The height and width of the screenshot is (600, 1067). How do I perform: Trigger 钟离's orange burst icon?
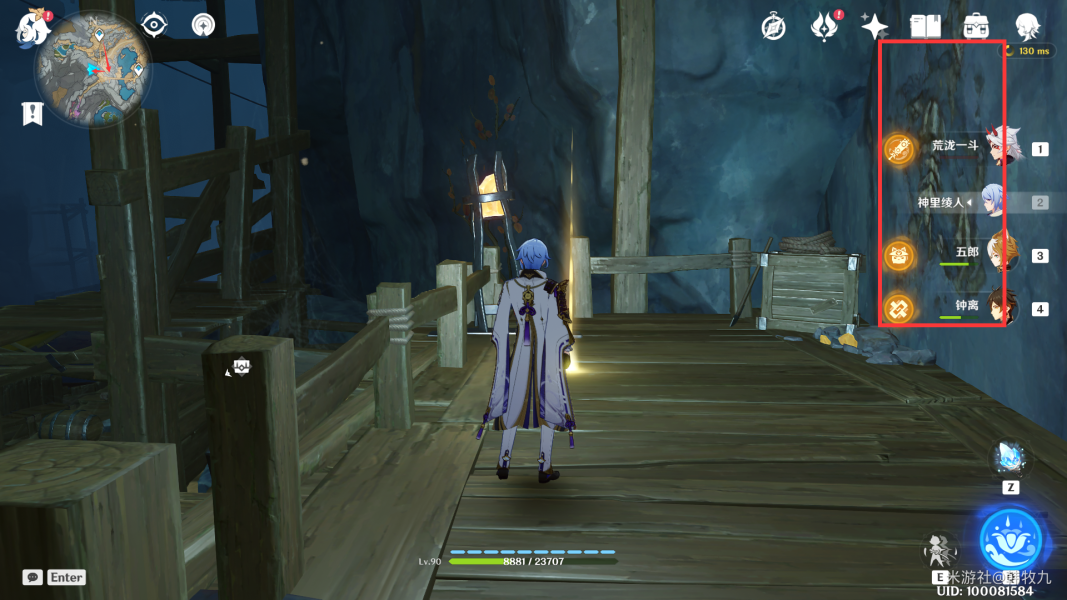click(900, 309)
